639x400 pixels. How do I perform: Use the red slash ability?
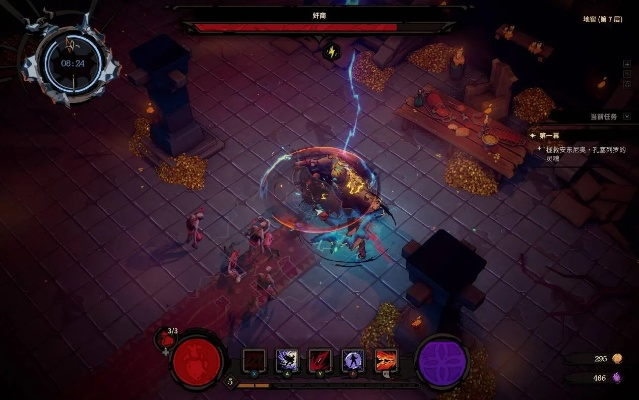(x=320, y=360)
